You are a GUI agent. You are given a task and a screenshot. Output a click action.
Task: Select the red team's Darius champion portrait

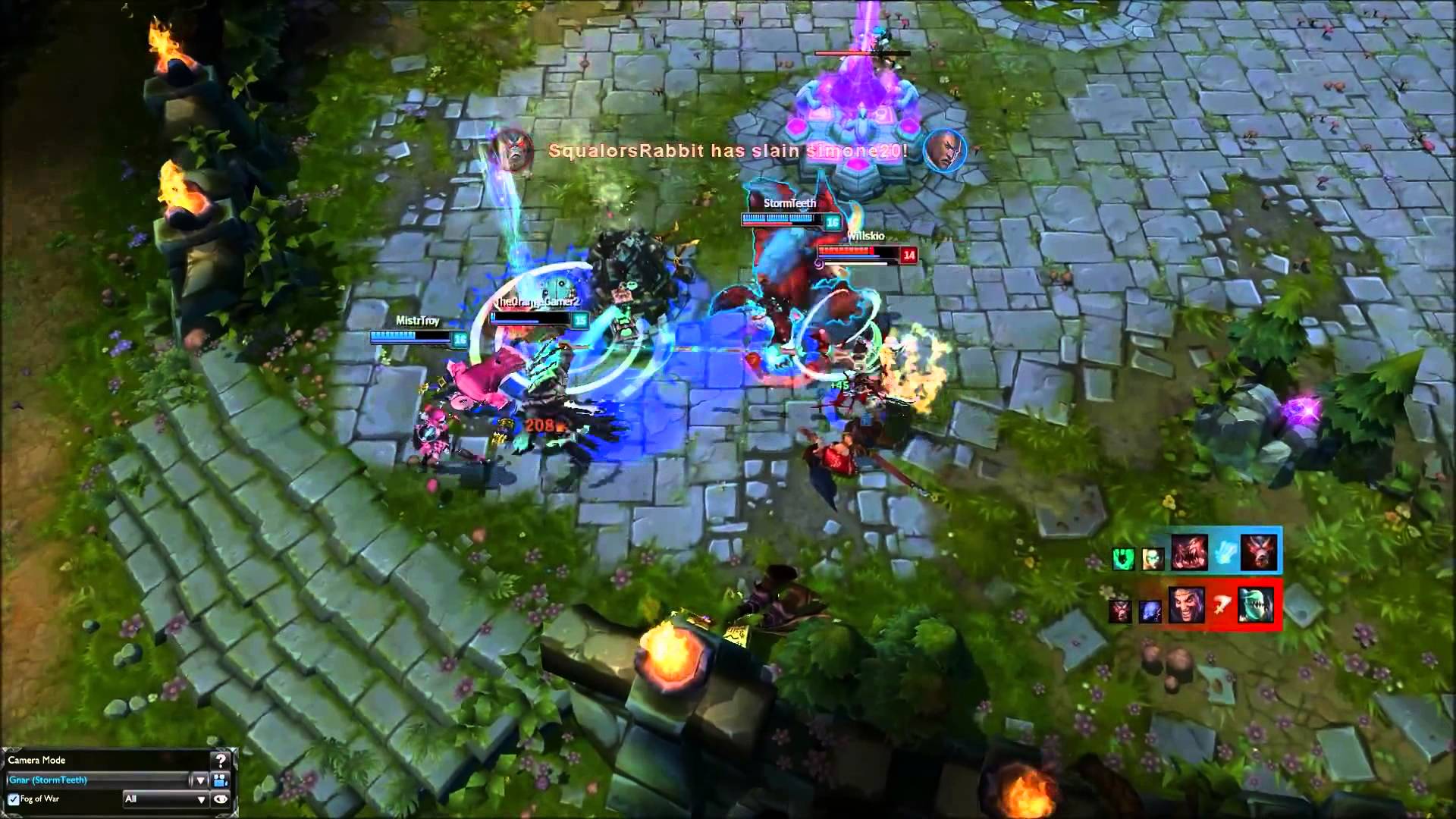coord(1186,605)
